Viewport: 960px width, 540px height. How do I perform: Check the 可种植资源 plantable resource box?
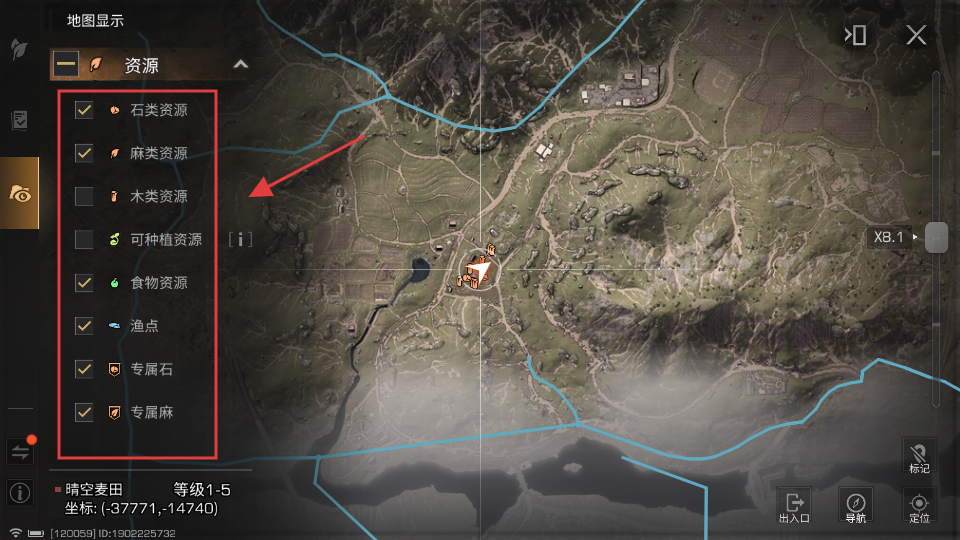(84, 239)
